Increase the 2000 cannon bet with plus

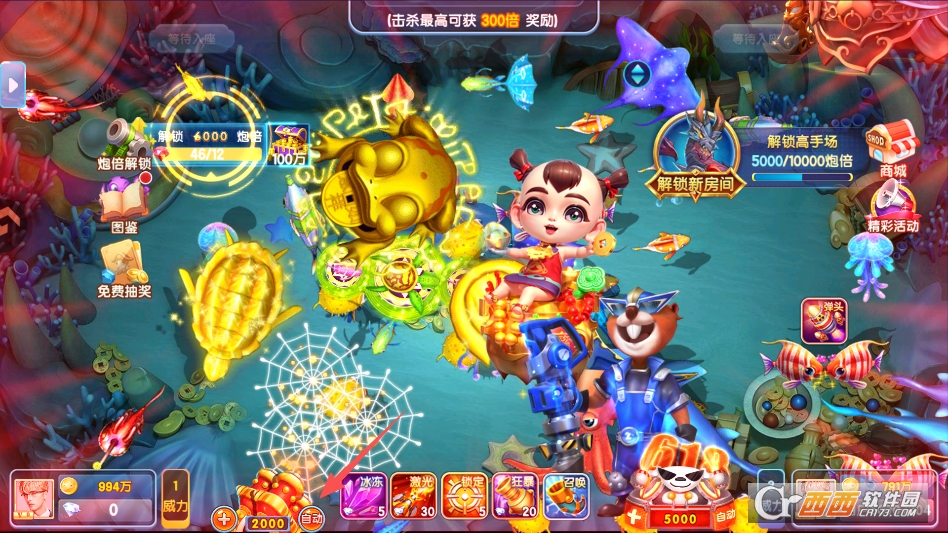(224, 519)
